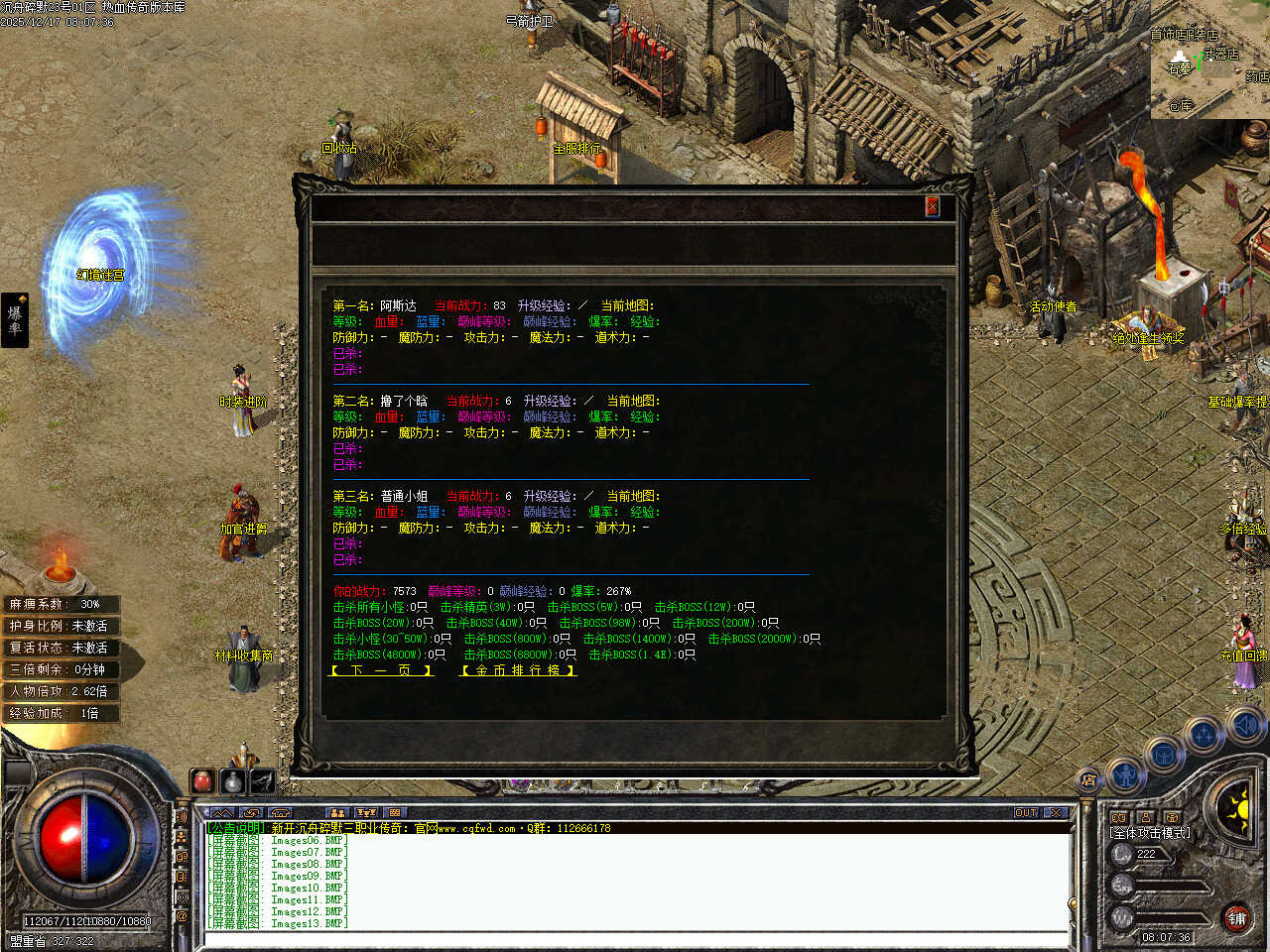Open the red 铺 stall button

pyautogui.click(x=1237, y=918)
